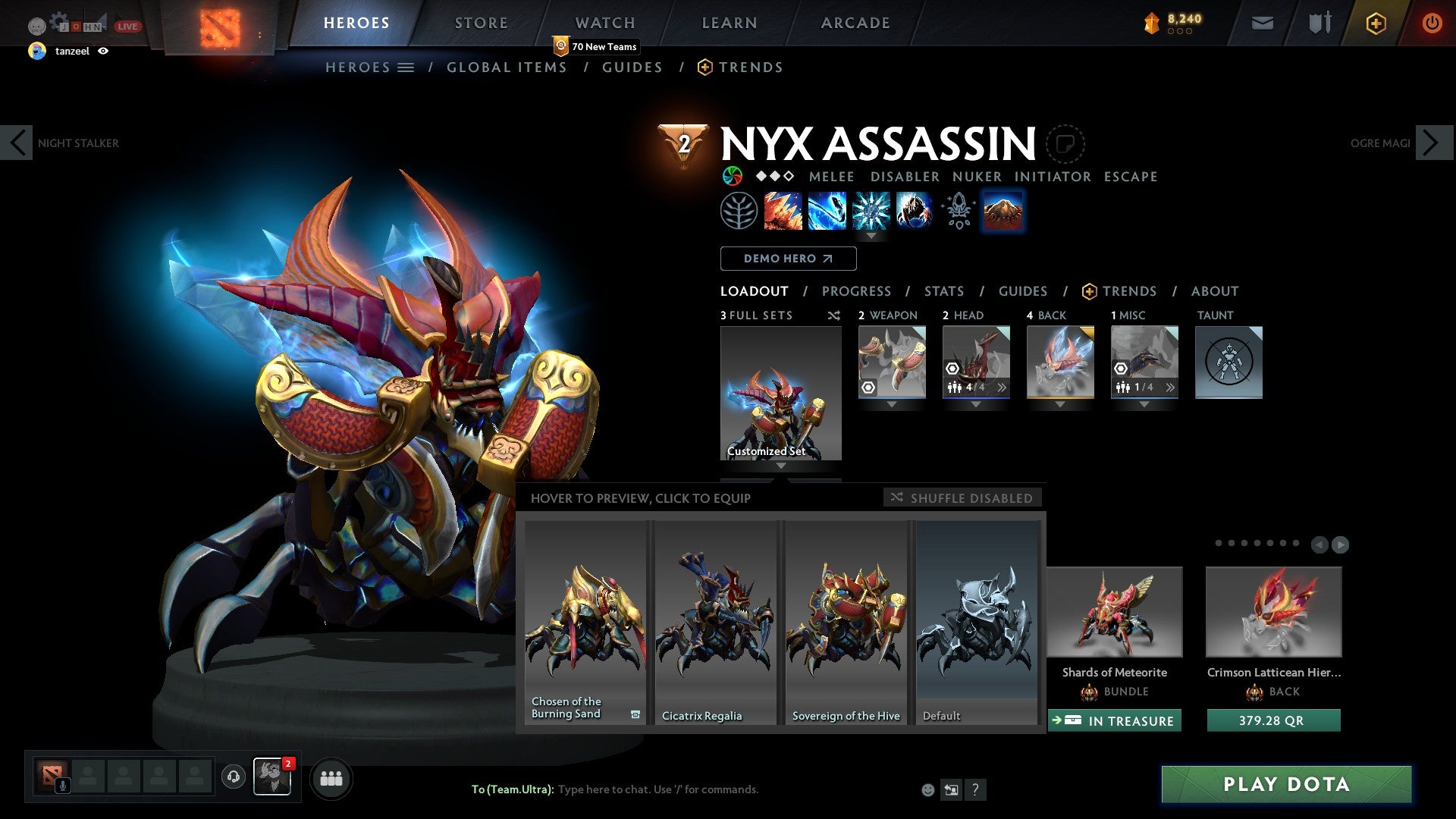This screenshot has height=819, width=1456.
Task: Open the ARCADE menu
Action: (855, 22)
